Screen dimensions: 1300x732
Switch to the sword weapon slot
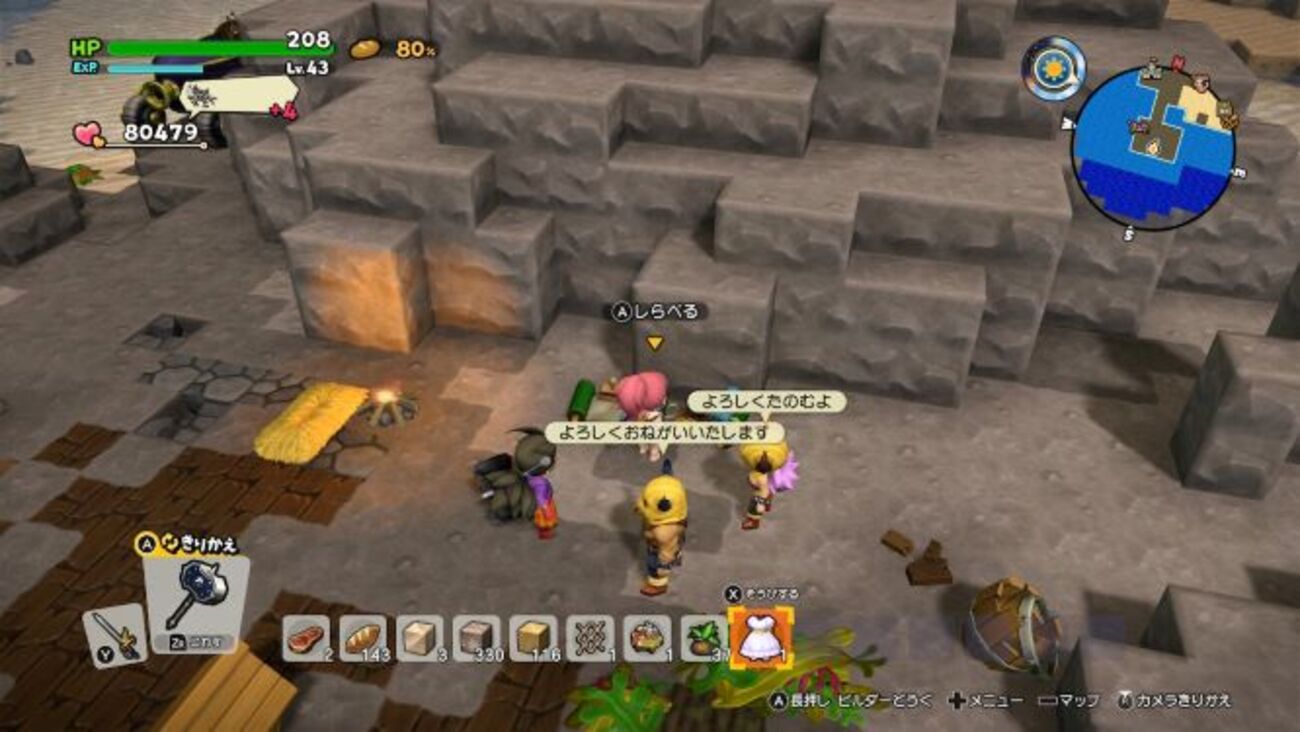[x=114, y=635]
